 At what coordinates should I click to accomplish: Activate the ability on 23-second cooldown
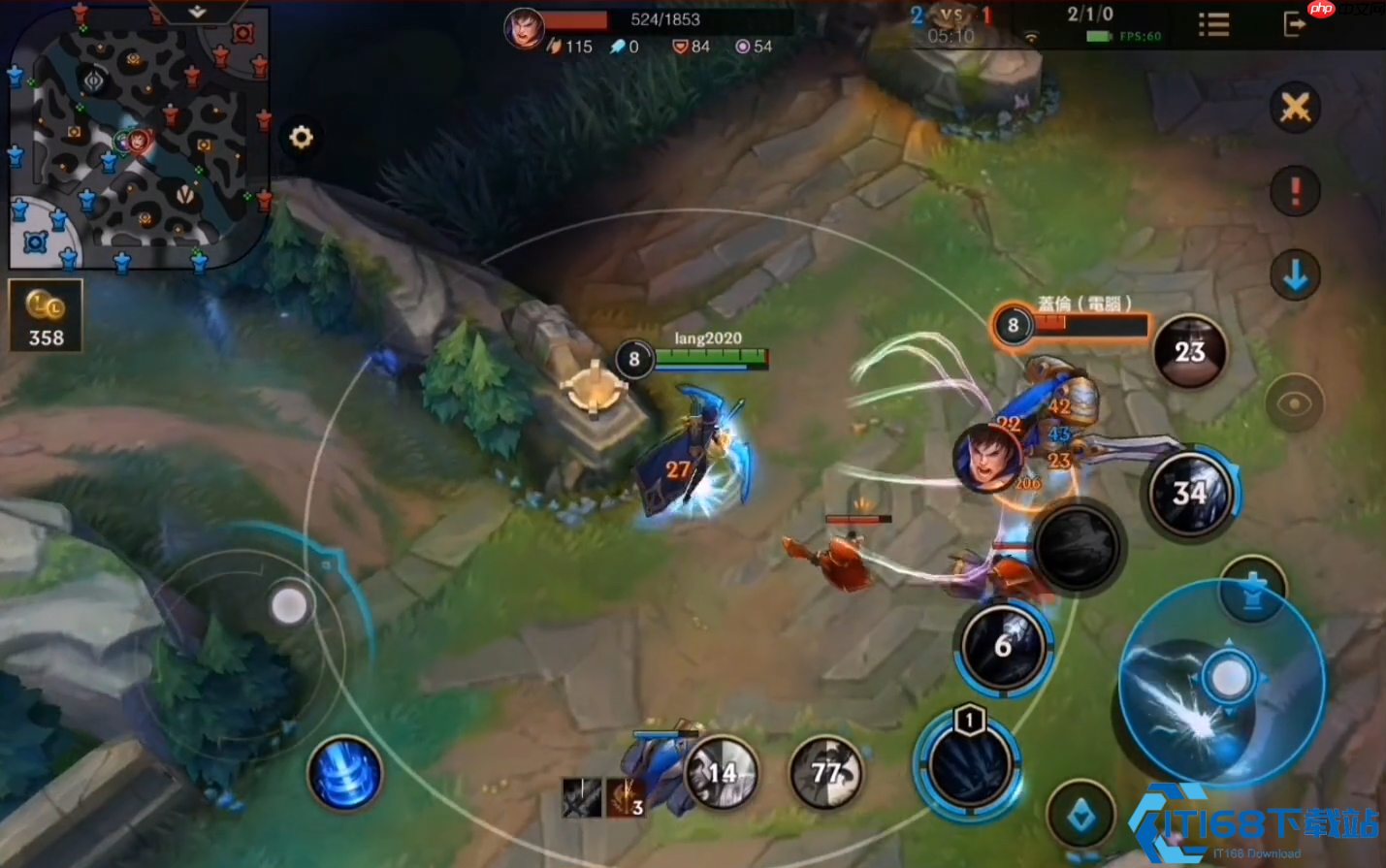point(1190,351)
